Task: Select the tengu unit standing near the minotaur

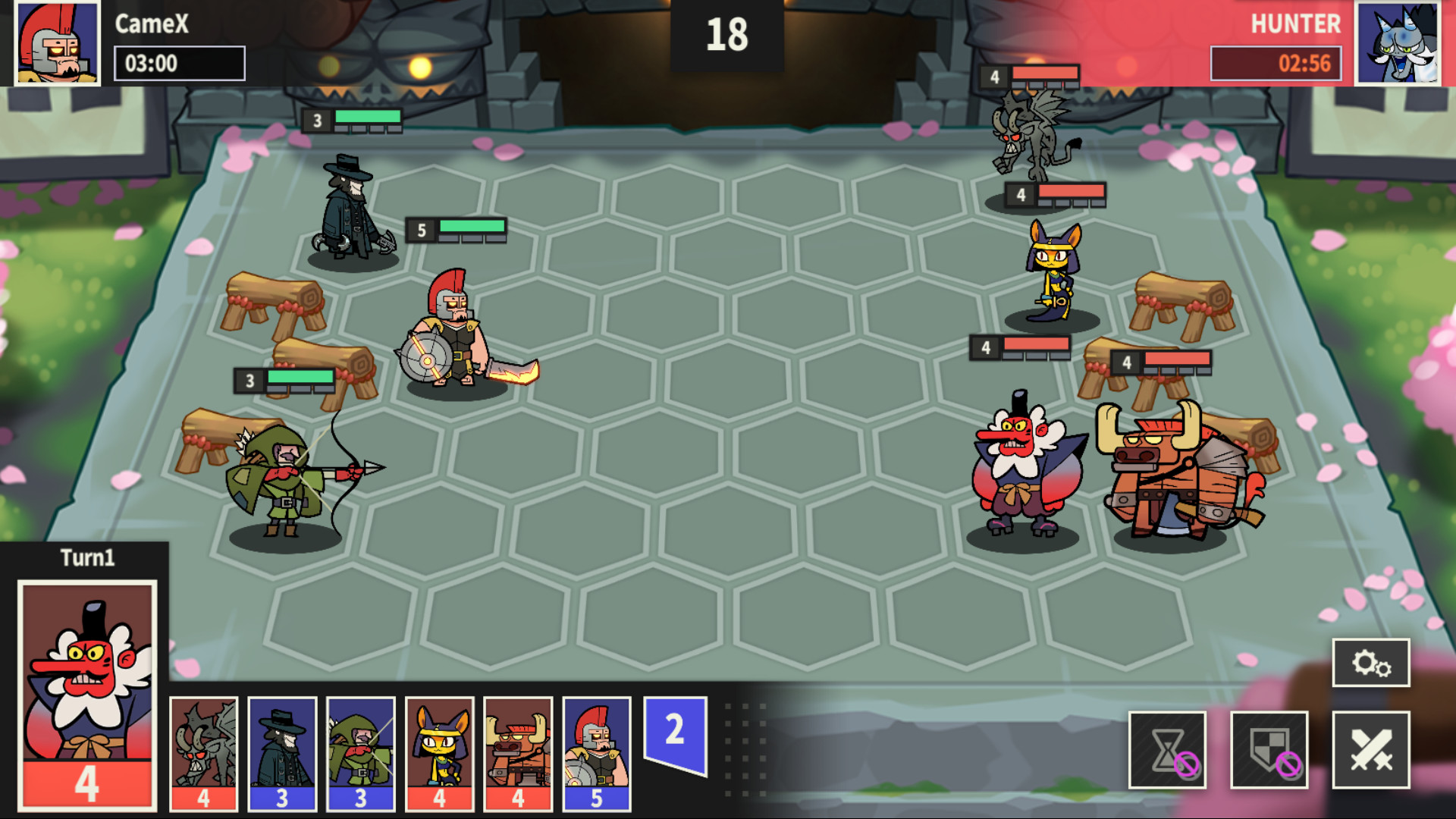Action: (1016, 470)
